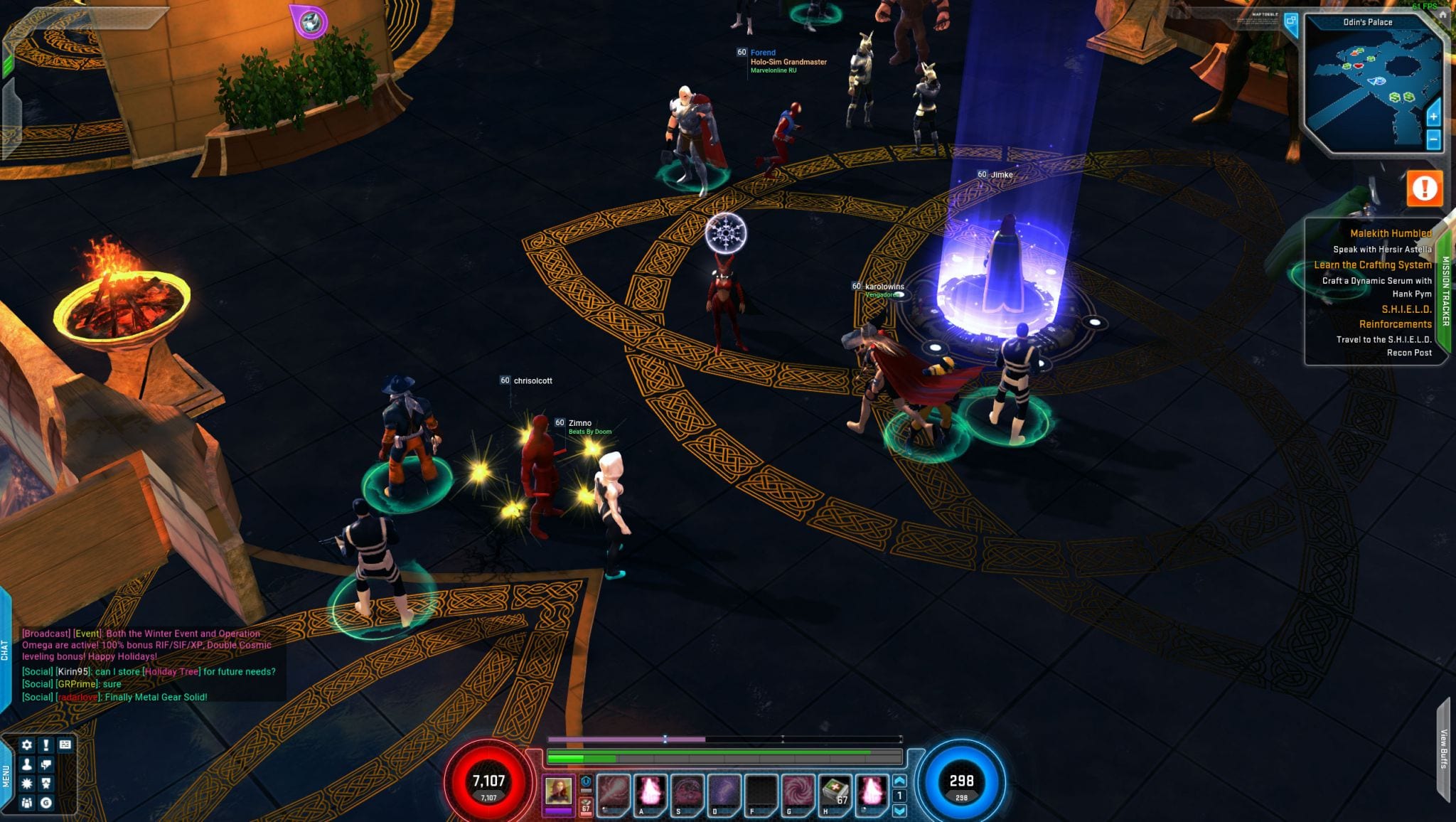Open group finder with the team icon
The image size is (1456, 822).
click(27, 804)
